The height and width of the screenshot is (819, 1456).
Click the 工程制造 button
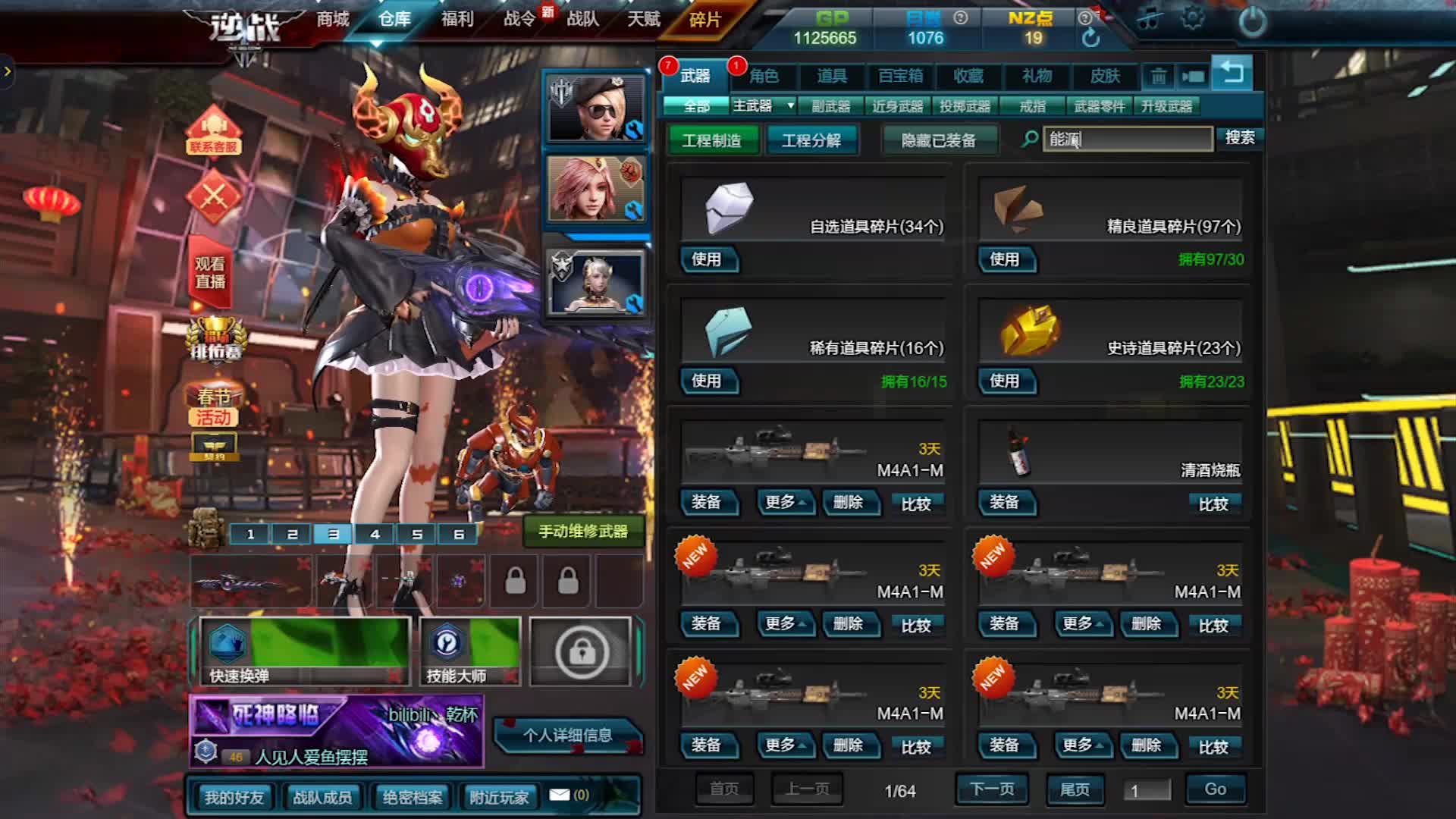712,140
